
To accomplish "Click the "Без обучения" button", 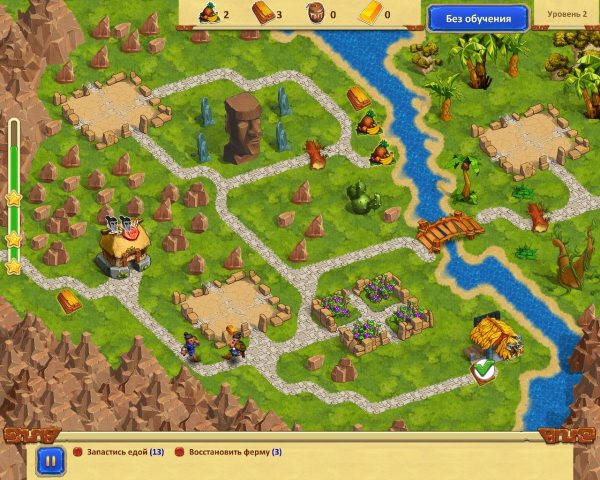I will pos(477,17).
